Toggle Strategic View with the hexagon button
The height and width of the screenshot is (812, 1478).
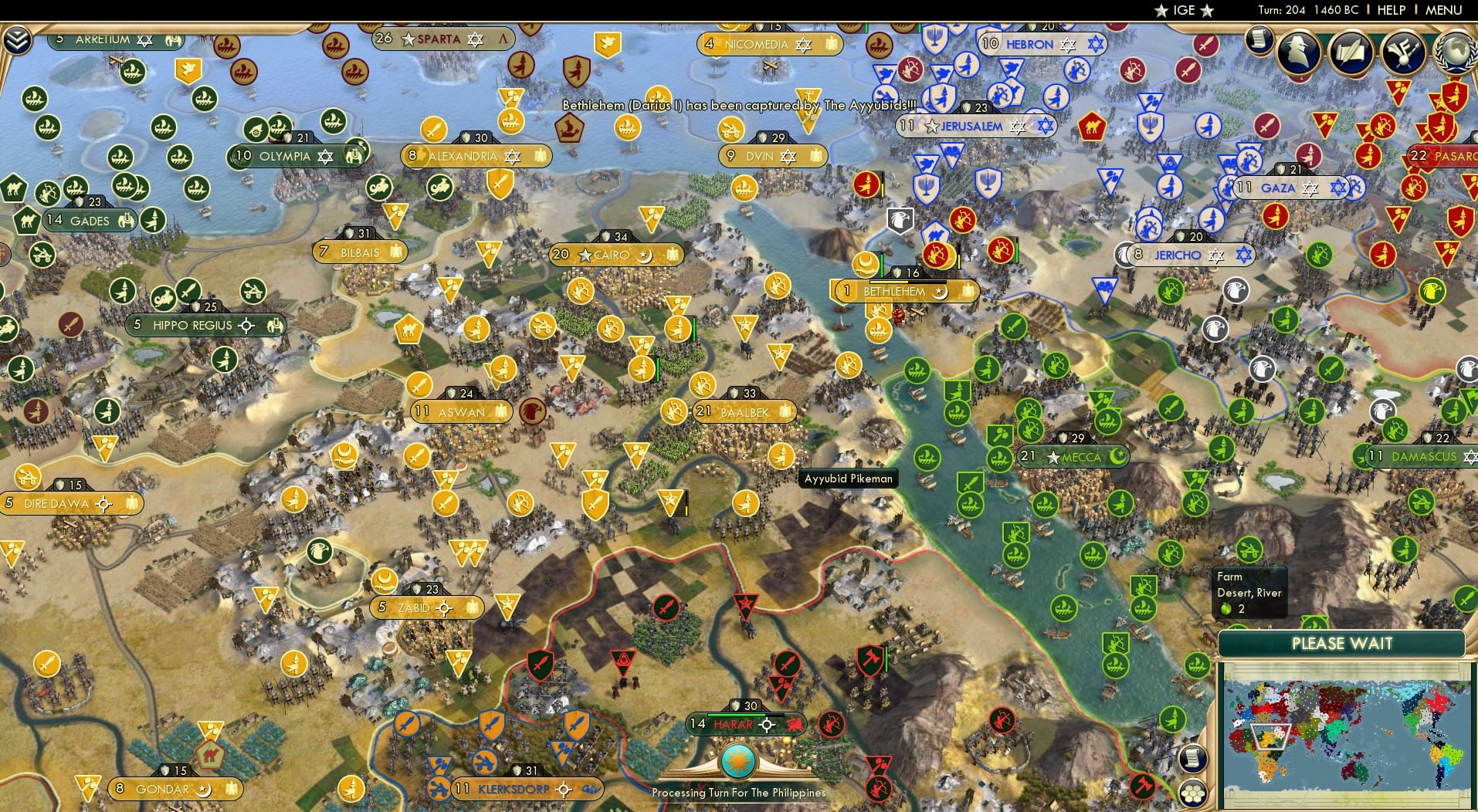coord(1192,792)
